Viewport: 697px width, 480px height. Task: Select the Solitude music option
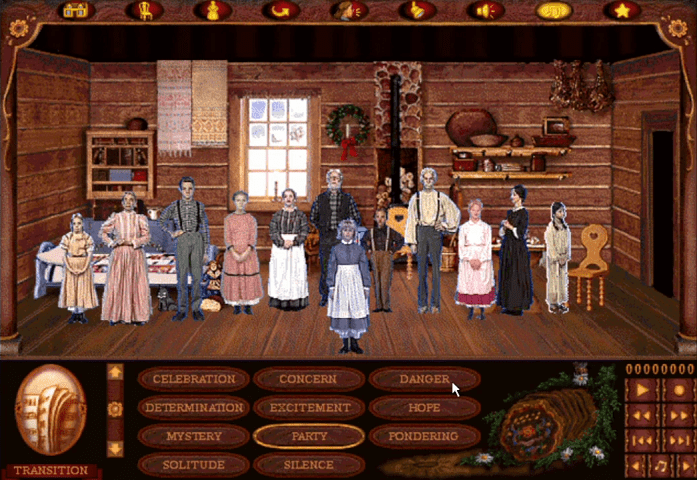[x=194, y=465]
